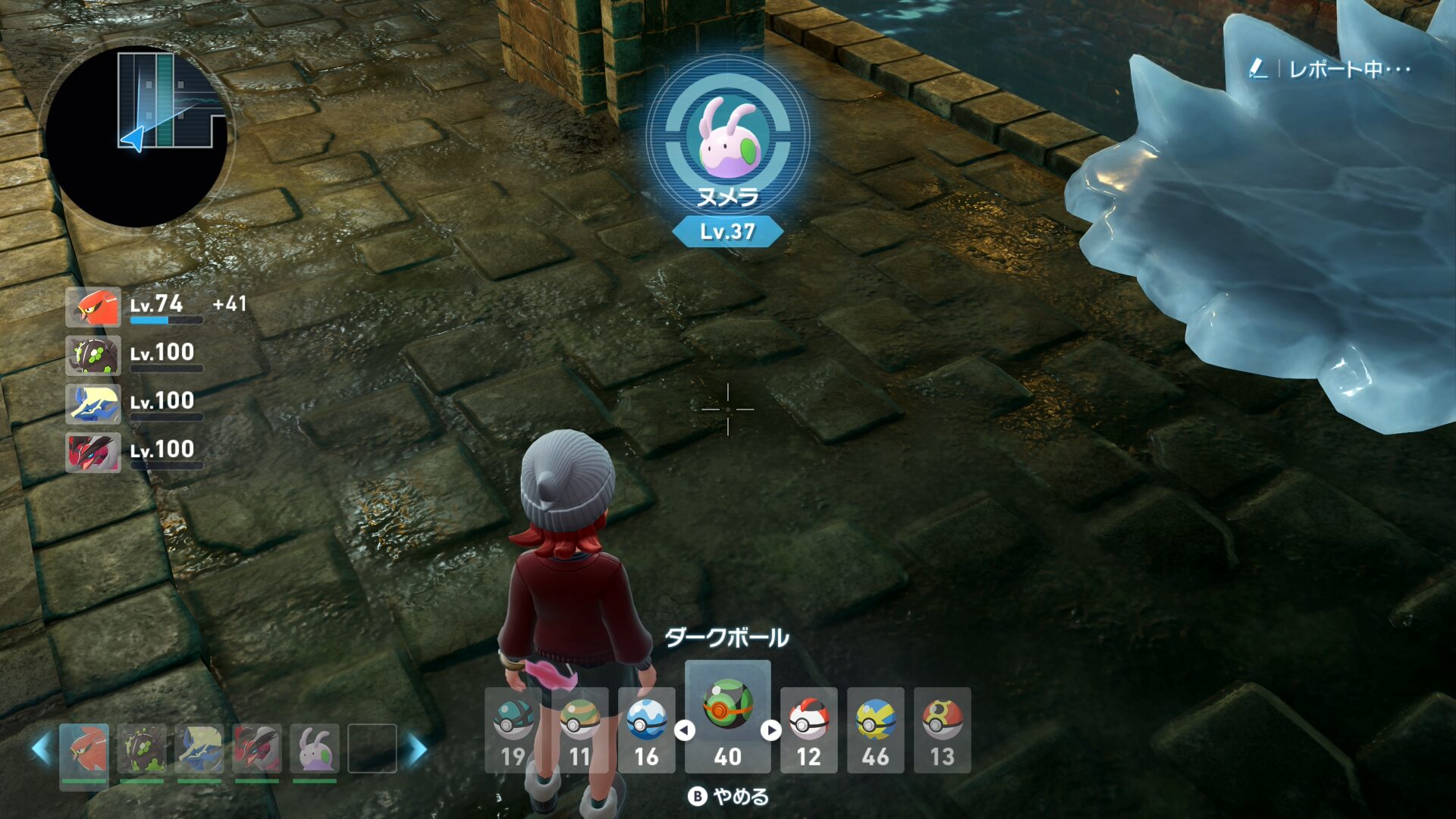
Task: Pick the Repeat Ball slot with 13
Action: pyautogui.click(x=942, y=730)
